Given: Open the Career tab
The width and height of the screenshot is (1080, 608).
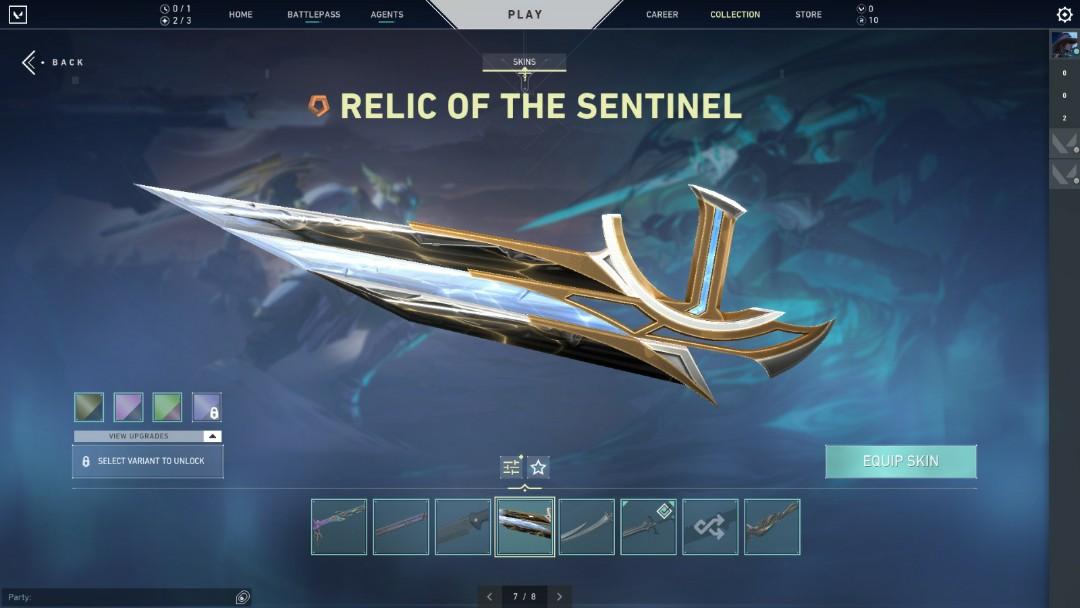Looking at the screenshot, I should (x=662, y=15).
